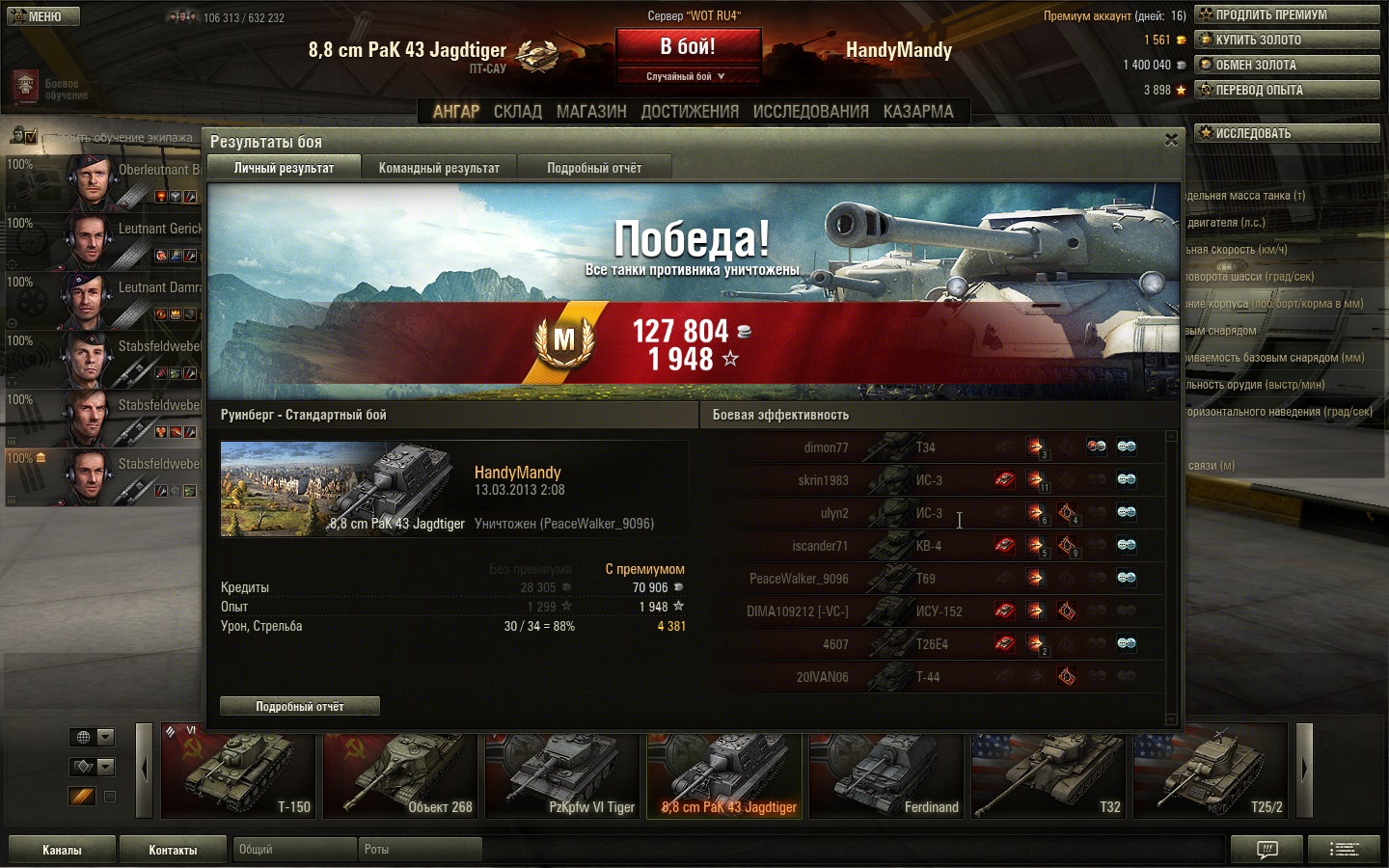Select the Объект 268 tank in carousel
1389x868 pixels.
pos(400,775)
